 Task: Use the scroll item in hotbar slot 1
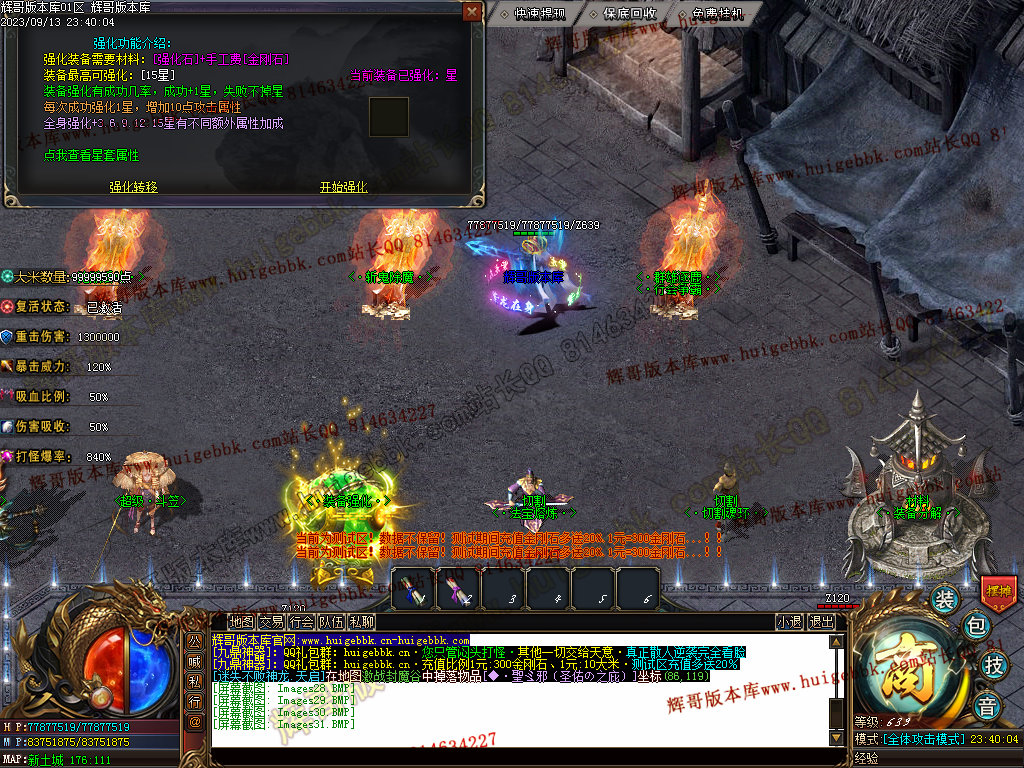coord(412,588)
